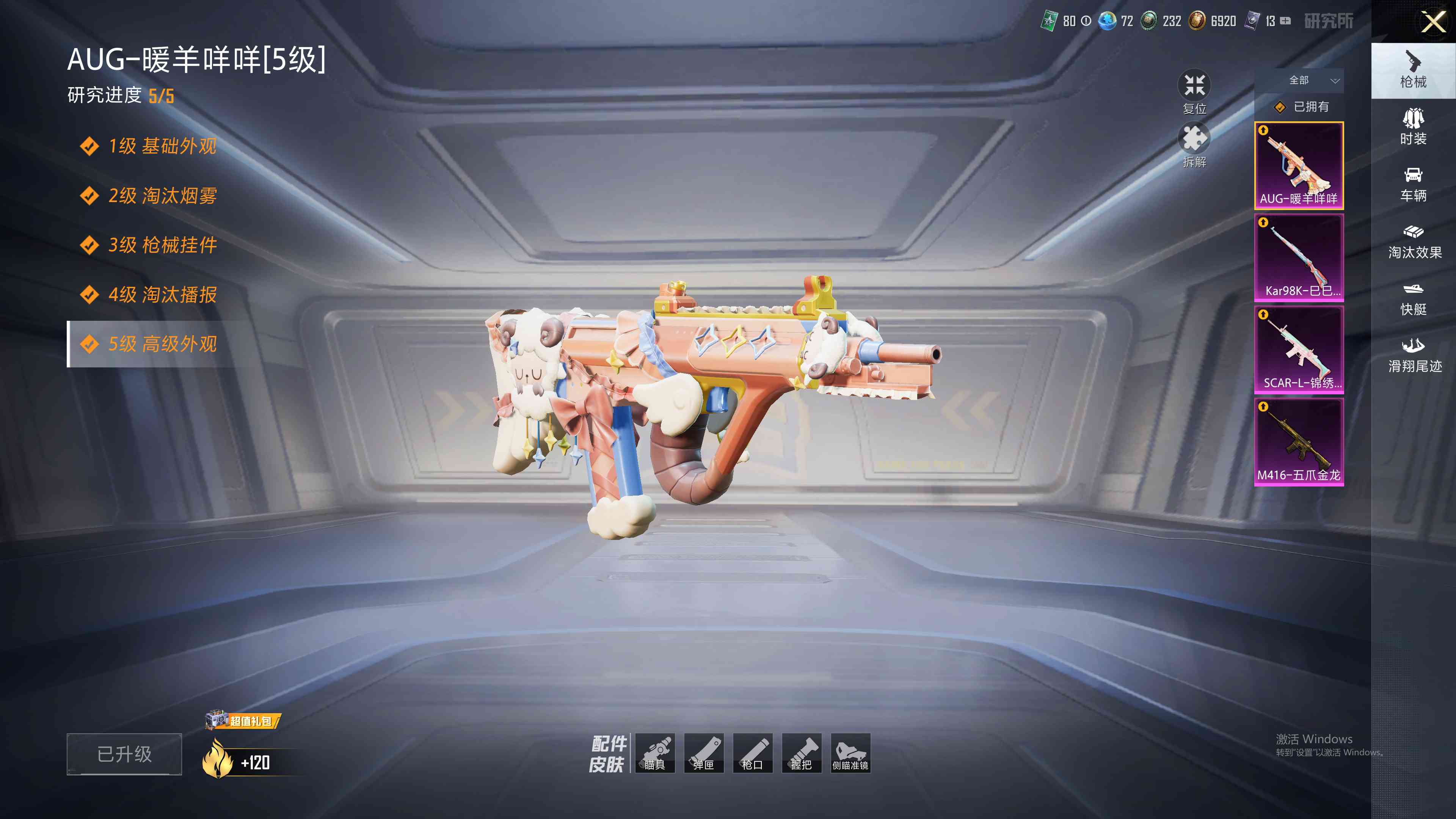Show the 滑翔尾迹 glide trail tab
Screen dimensions: 1456x819
tap(1414, 356)
